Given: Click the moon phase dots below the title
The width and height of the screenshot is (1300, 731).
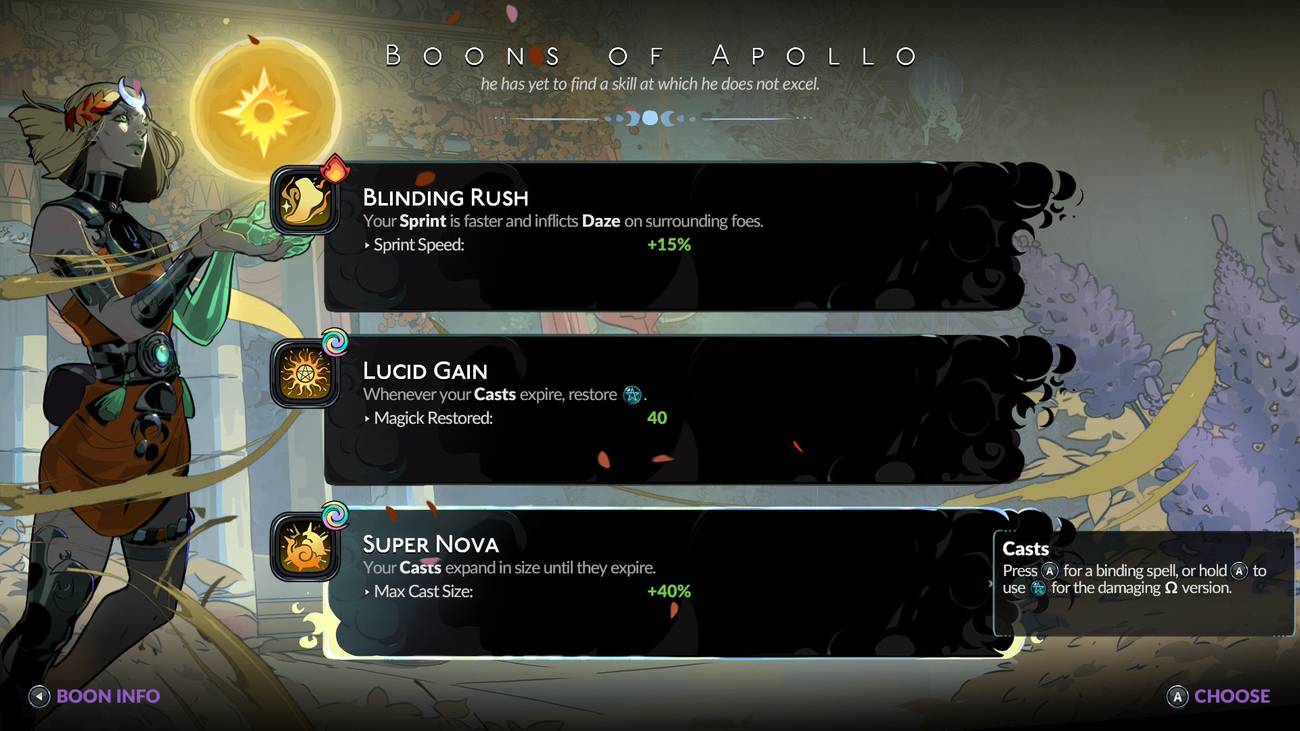Looking at the screenshot, I should [x=650, y=117].
